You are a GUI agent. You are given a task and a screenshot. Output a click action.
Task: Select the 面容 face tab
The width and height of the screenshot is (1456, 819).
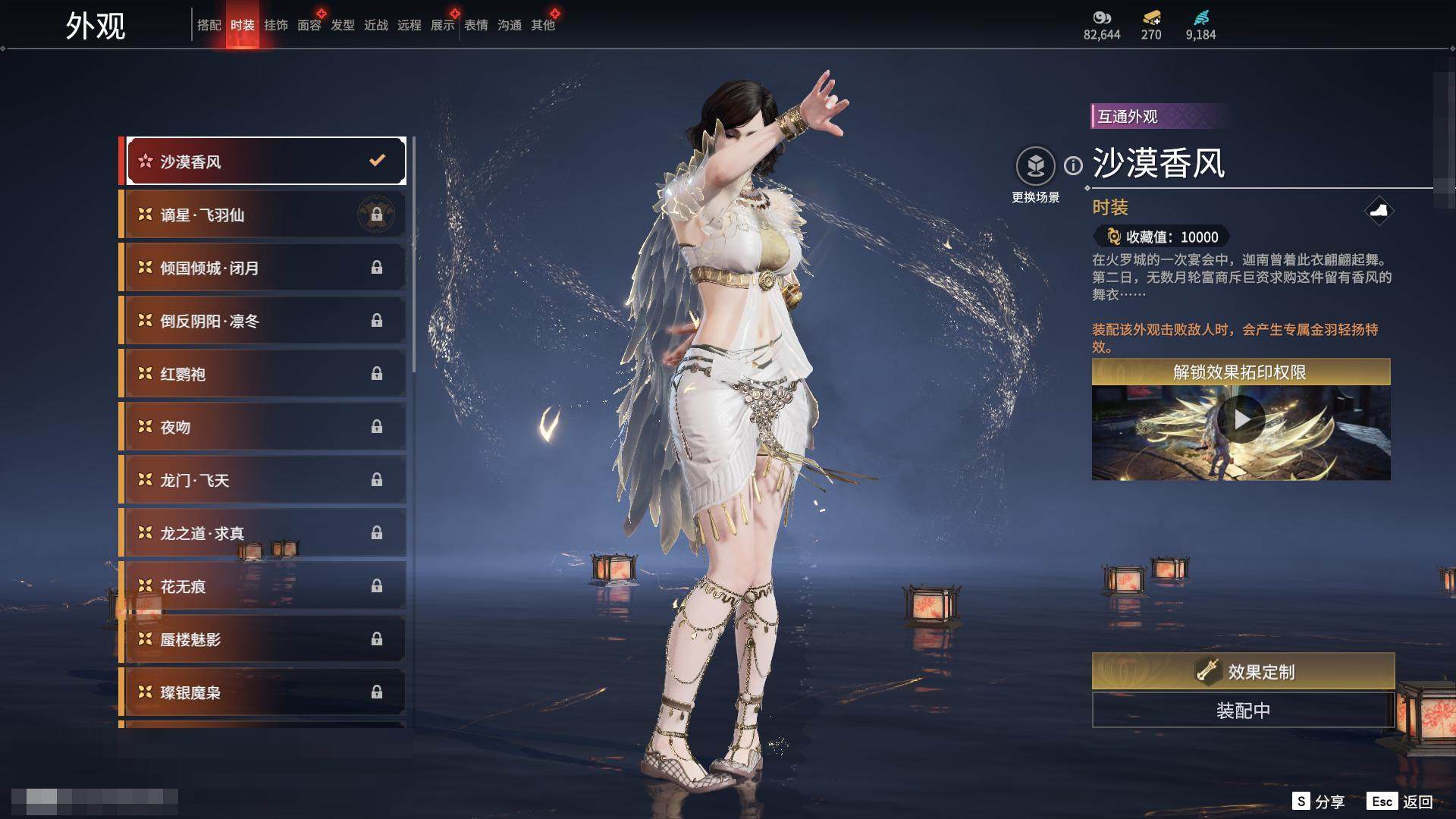point(309,25)
